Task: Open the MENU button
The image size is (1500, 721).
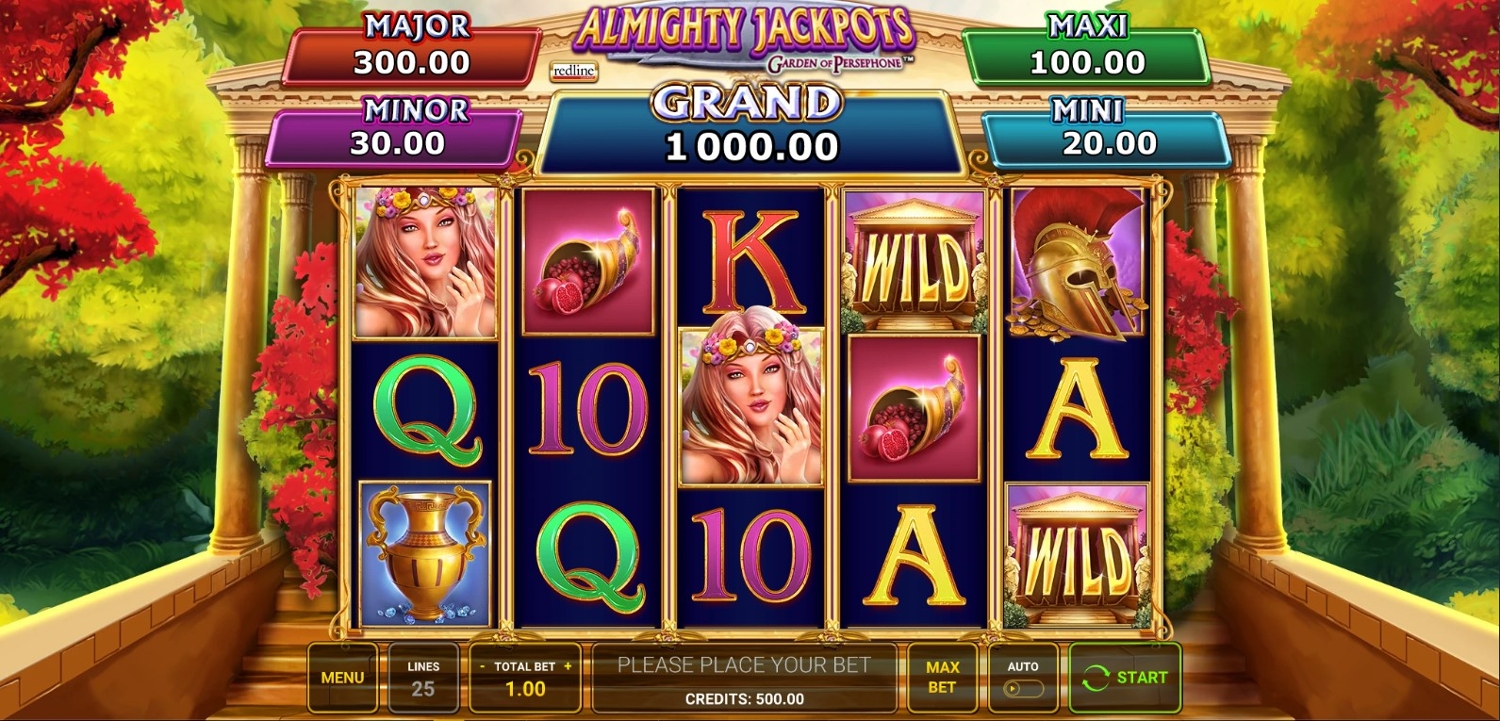Action: [342, 677]
